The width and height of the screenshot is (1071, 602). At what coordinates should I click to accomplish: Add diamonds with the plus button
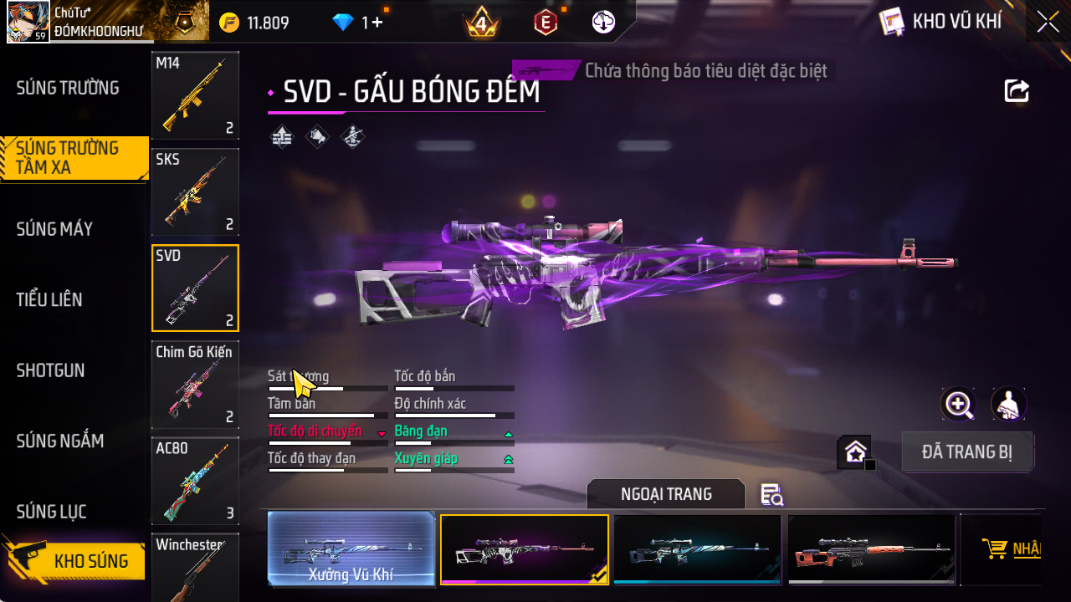point(376,22)
